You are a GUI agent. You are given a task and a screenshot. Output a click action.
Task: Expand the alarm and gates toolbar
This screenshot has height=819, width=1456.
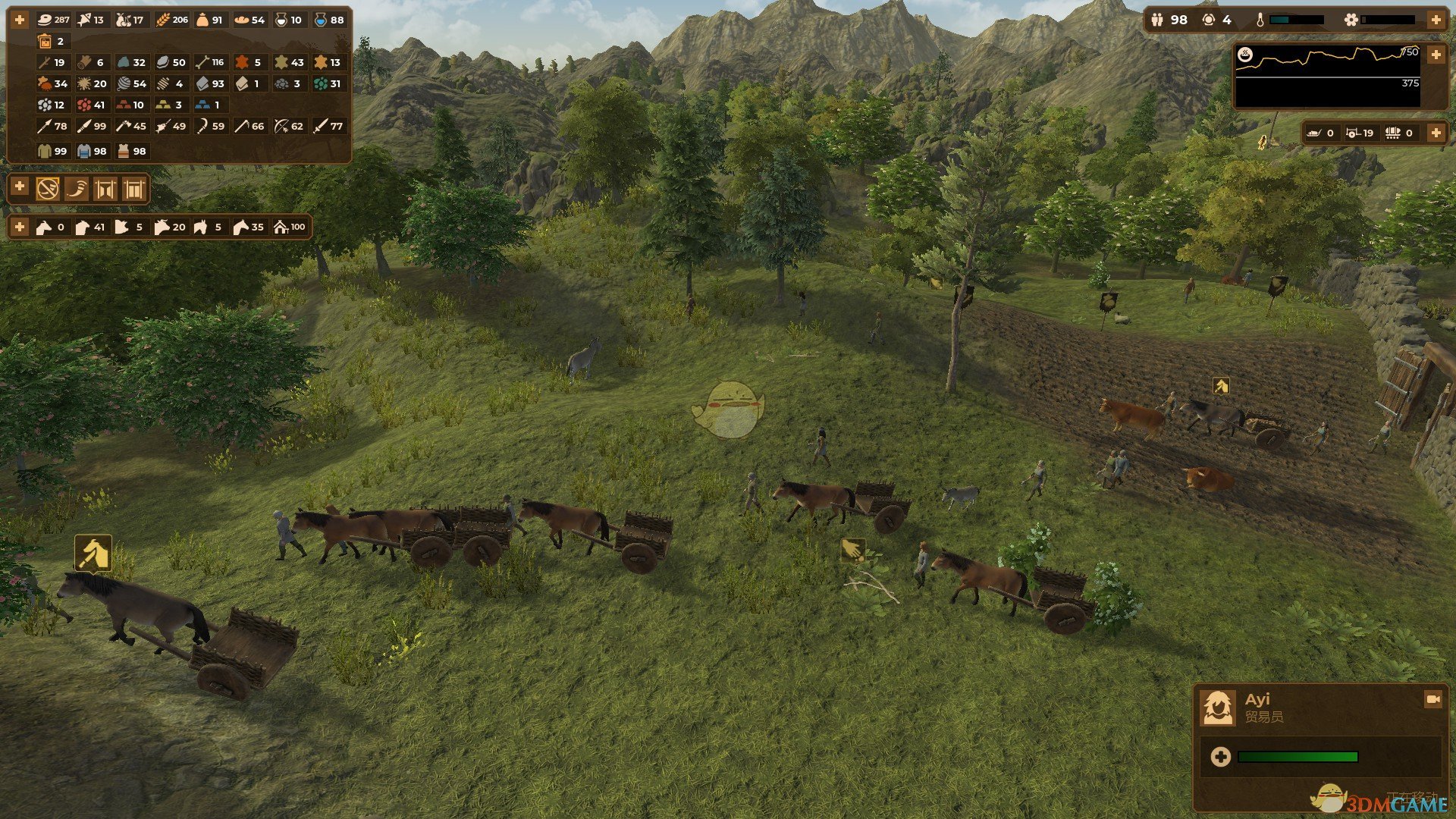point(20,187)
